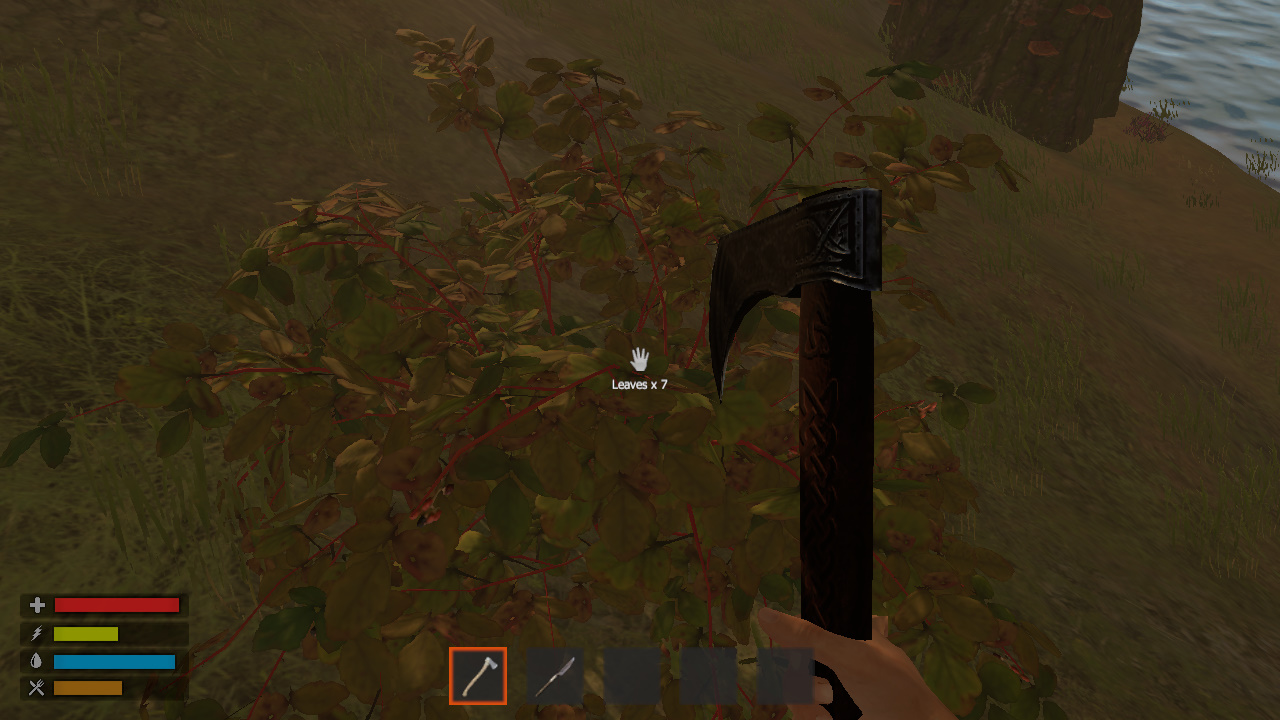The width and height of the screenshot is (1280, 720).
Task: Click the third empty hotbar slot
Action: (x=630, y=675)
